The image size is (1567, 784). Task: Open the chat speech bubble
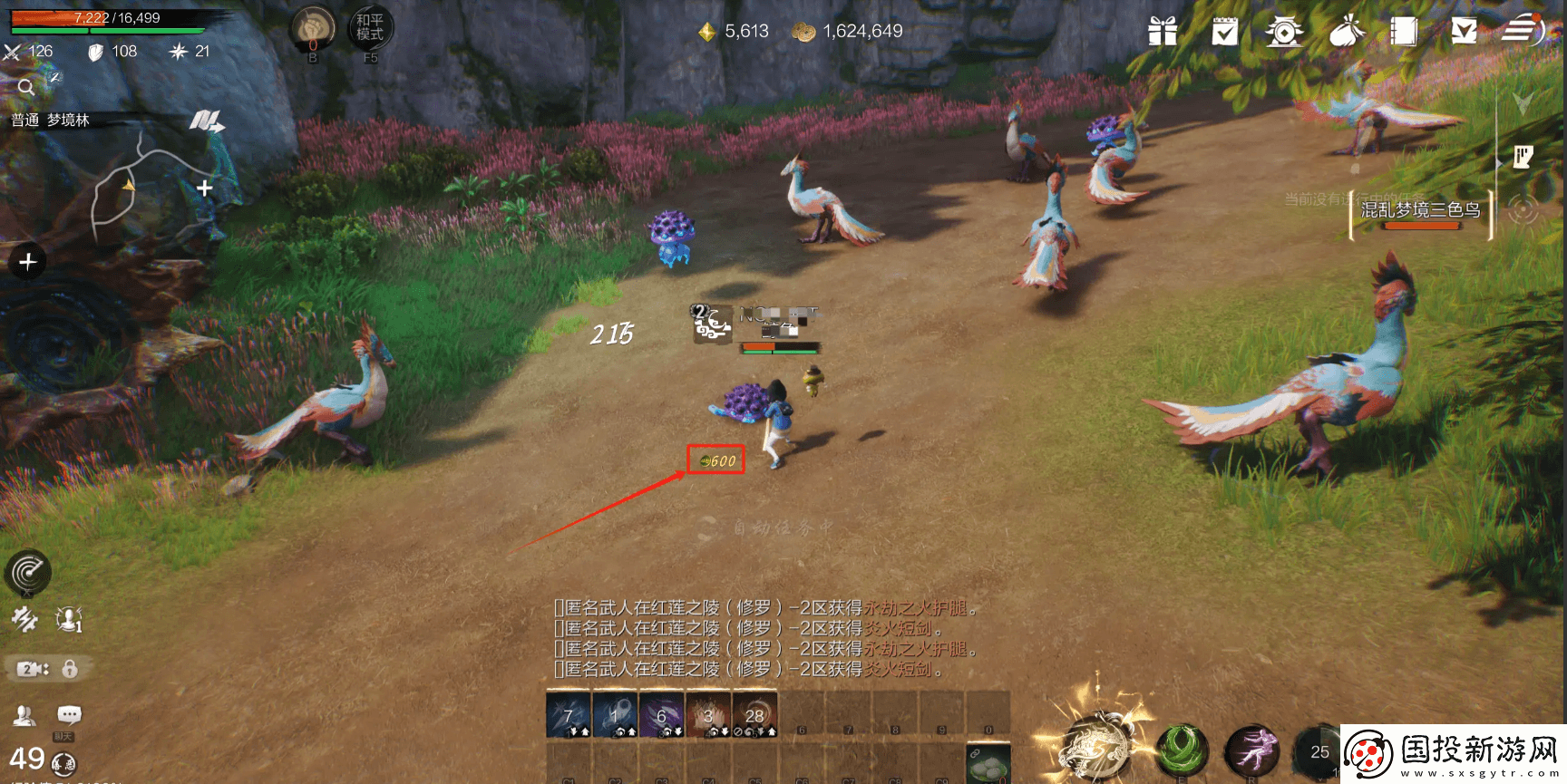pyautogui.click(x=69, y=715)
